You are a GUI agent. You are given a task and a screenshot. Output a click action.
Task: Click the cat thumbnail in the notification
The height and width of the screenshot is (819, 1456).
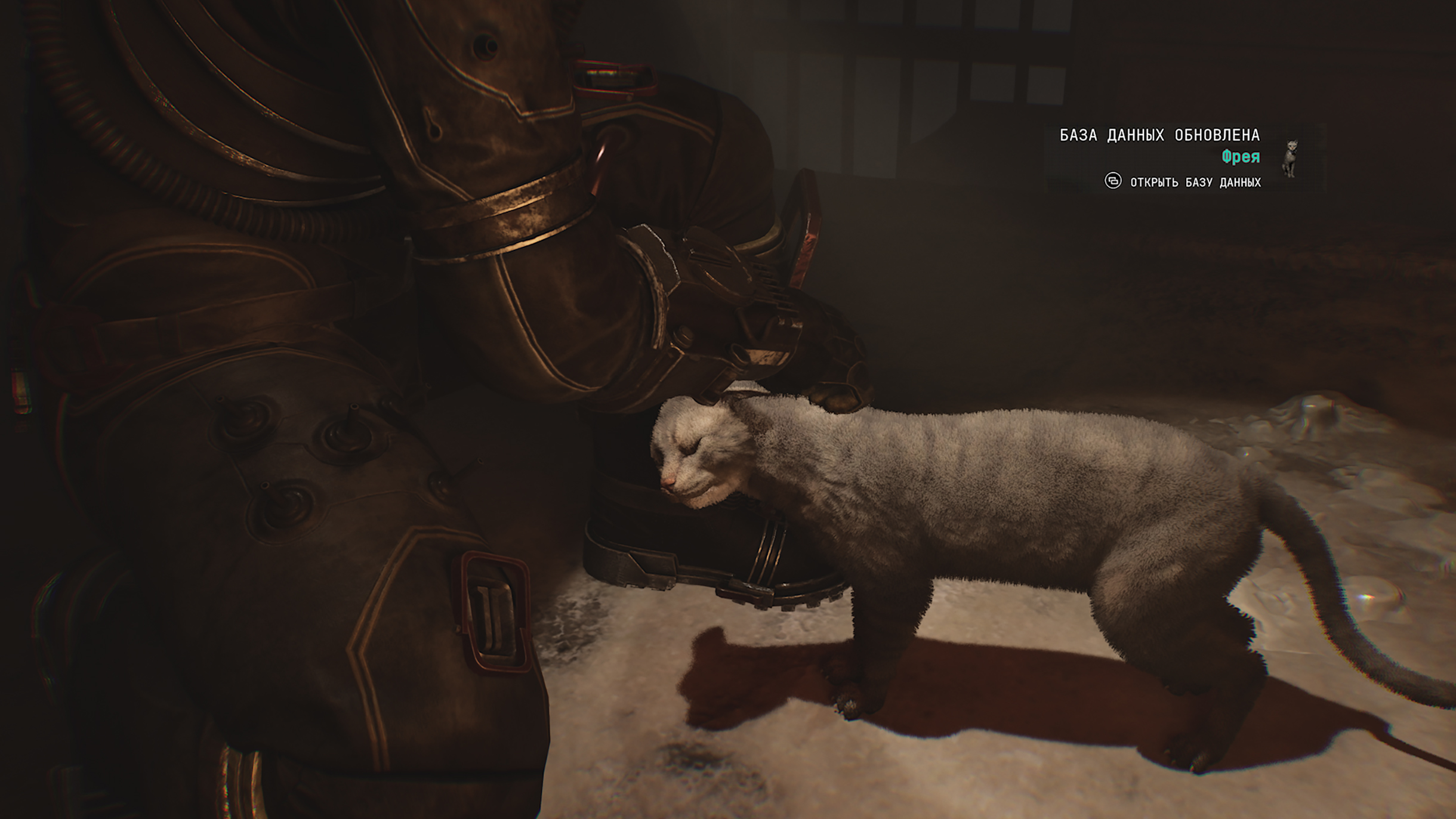coord(1290,158)
